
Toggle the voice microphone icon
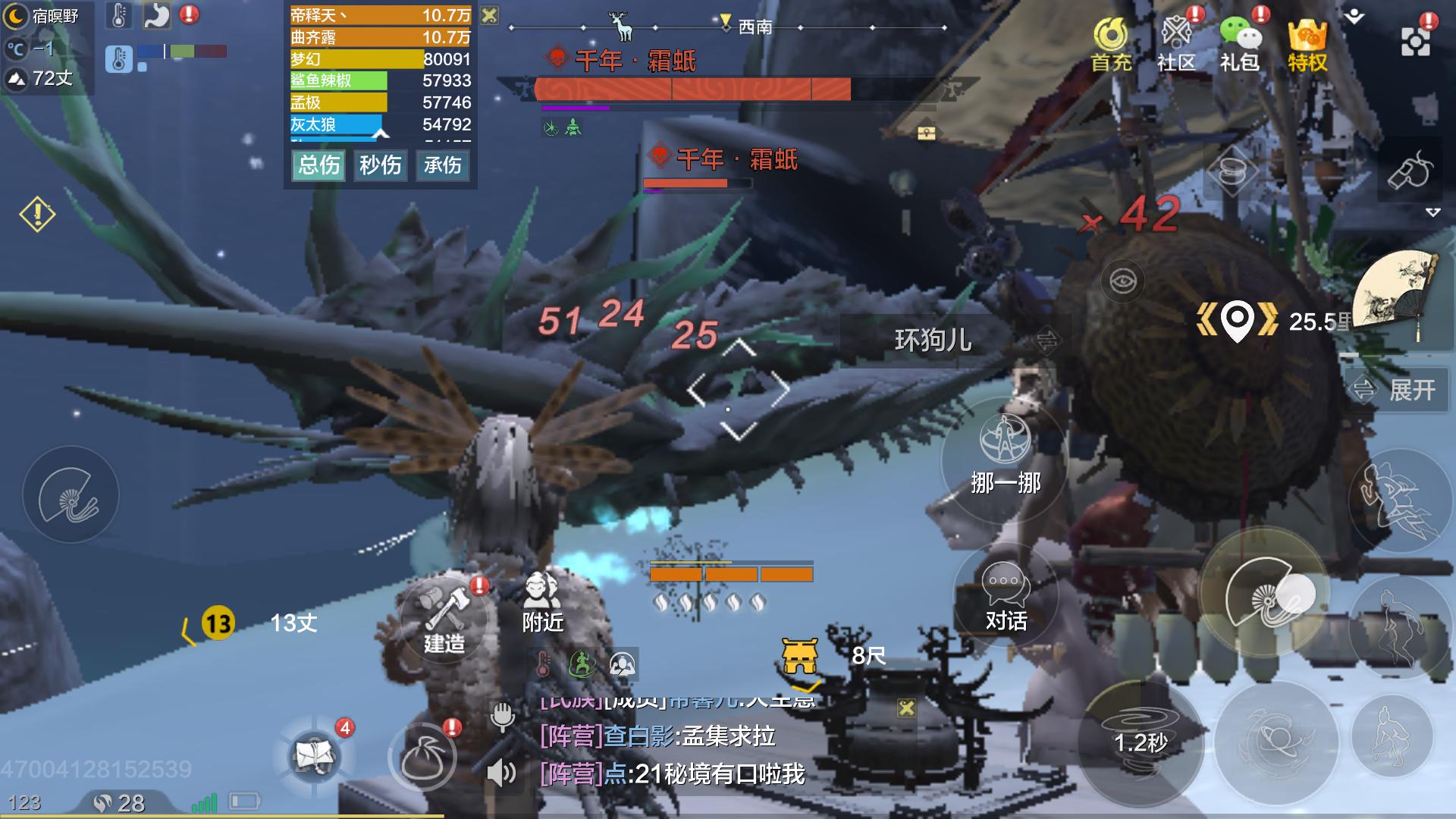[502, 715]
